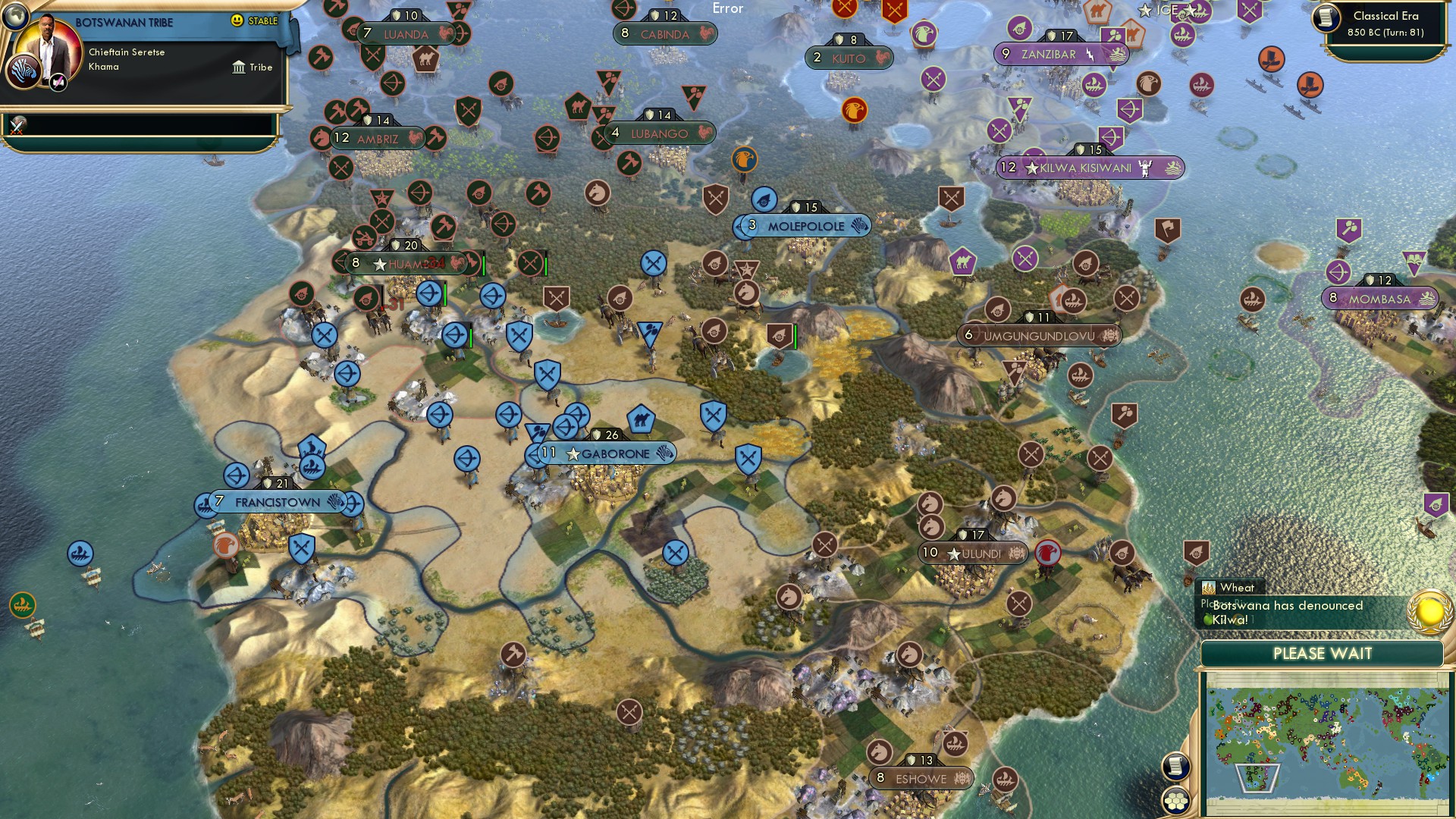
Task: Click the pink quill icon on the leader portrait
Action: point(58,83)
